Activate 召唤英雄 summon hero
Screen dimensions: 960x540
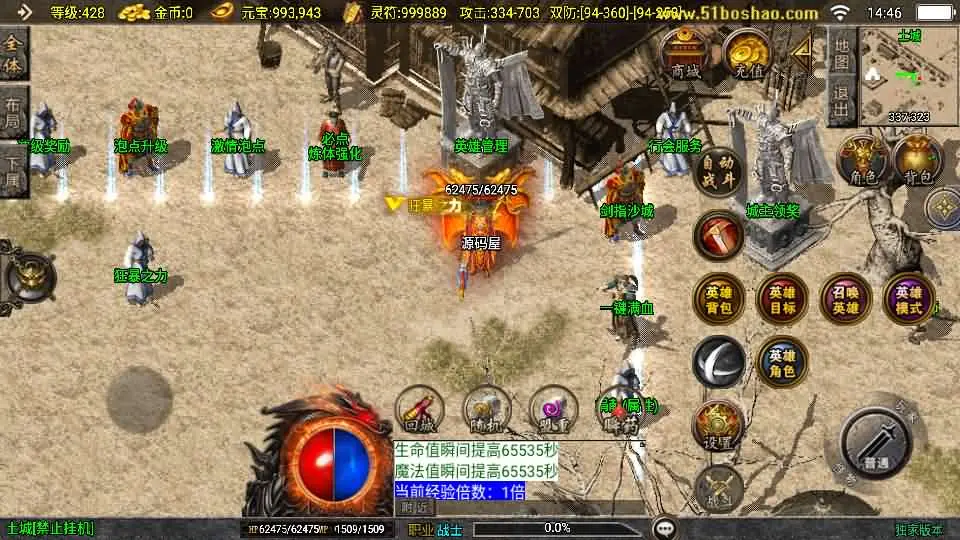pyautogui.click(x=845, y=299)
